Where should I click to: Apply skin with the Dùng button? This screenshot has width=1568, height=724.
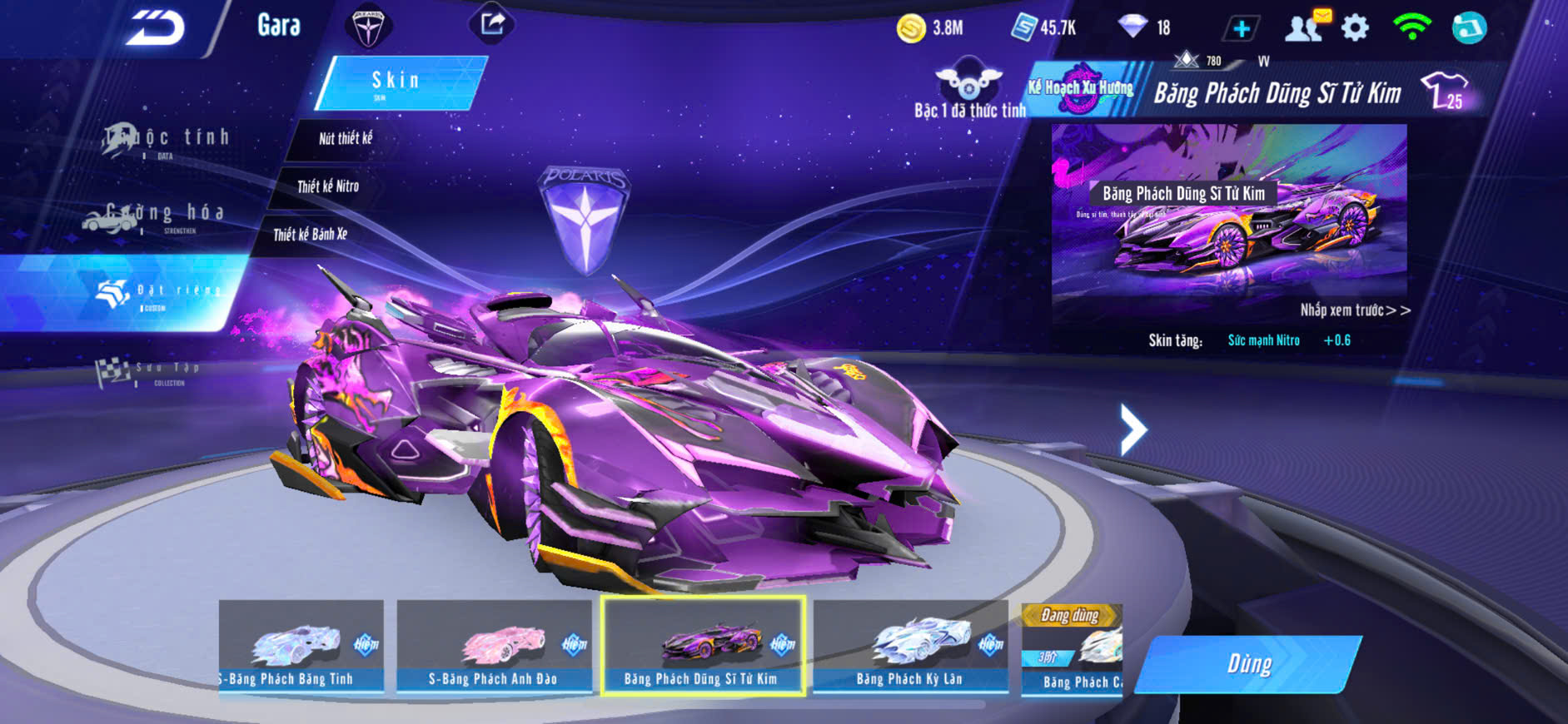point(1249,664)
